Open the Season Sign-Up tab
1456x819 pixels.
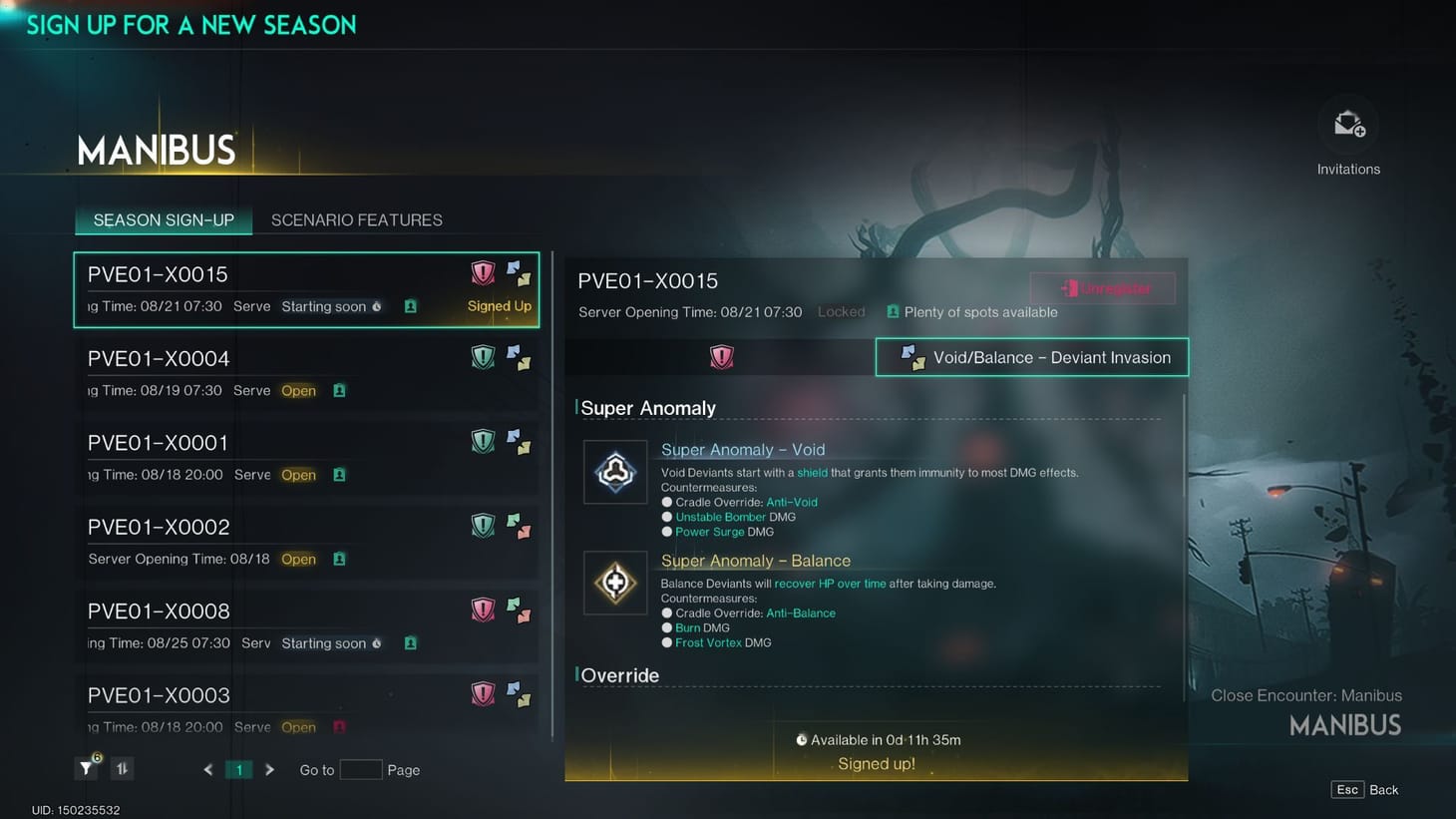point(163,219)
